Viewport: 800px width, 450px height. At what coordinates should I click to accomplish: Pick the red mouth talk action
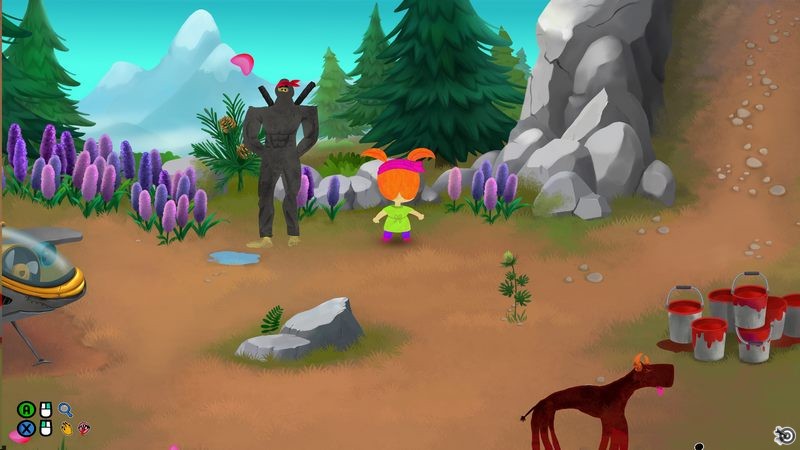(83, 429)
